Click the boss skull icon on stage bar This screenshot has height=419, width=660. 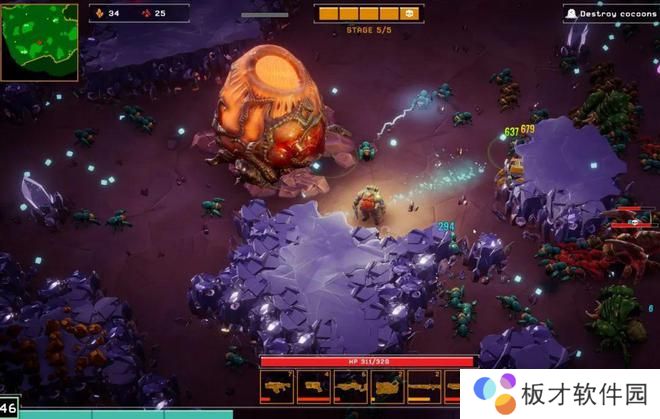click(x=408, y=14)
